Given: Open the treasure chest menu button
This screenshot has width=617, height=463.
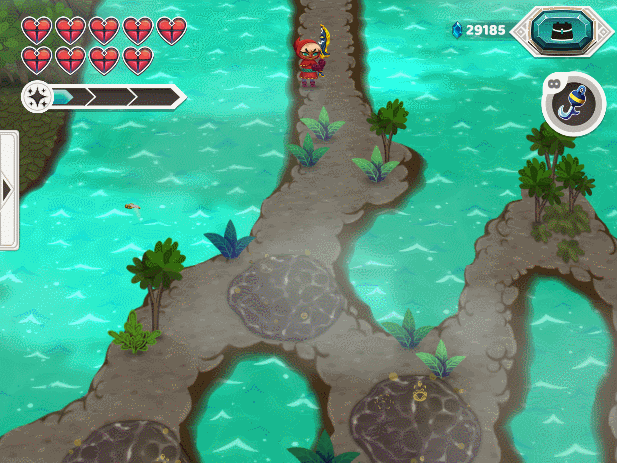Looking at the screenshot, I should (561, 31).
